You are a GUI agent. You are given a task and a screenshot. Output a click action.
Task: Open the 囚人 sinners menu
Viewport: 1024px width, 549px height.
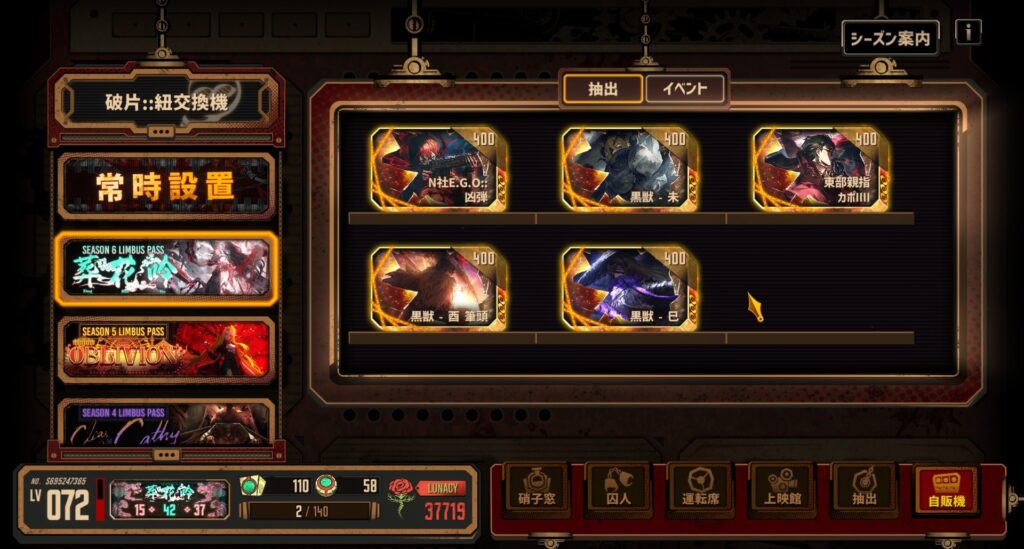click(611, 490)
